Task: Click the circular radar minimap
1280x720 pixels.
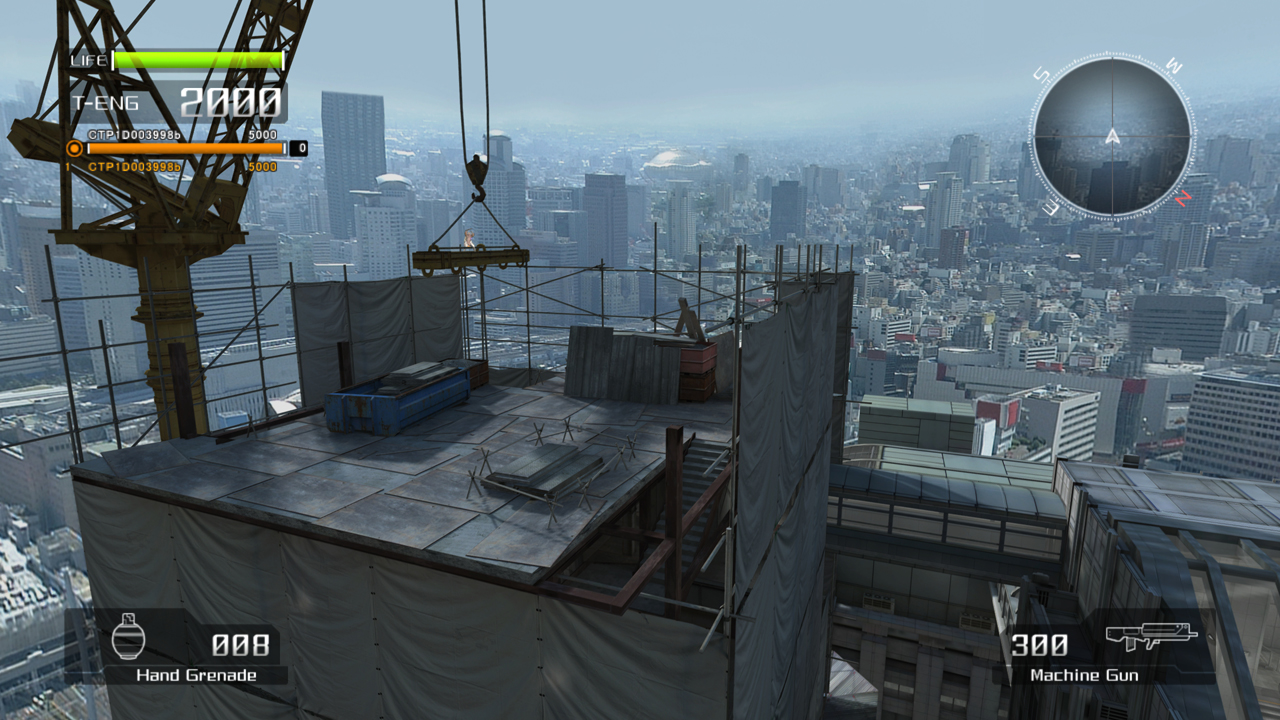Action: pos(1111,136)
